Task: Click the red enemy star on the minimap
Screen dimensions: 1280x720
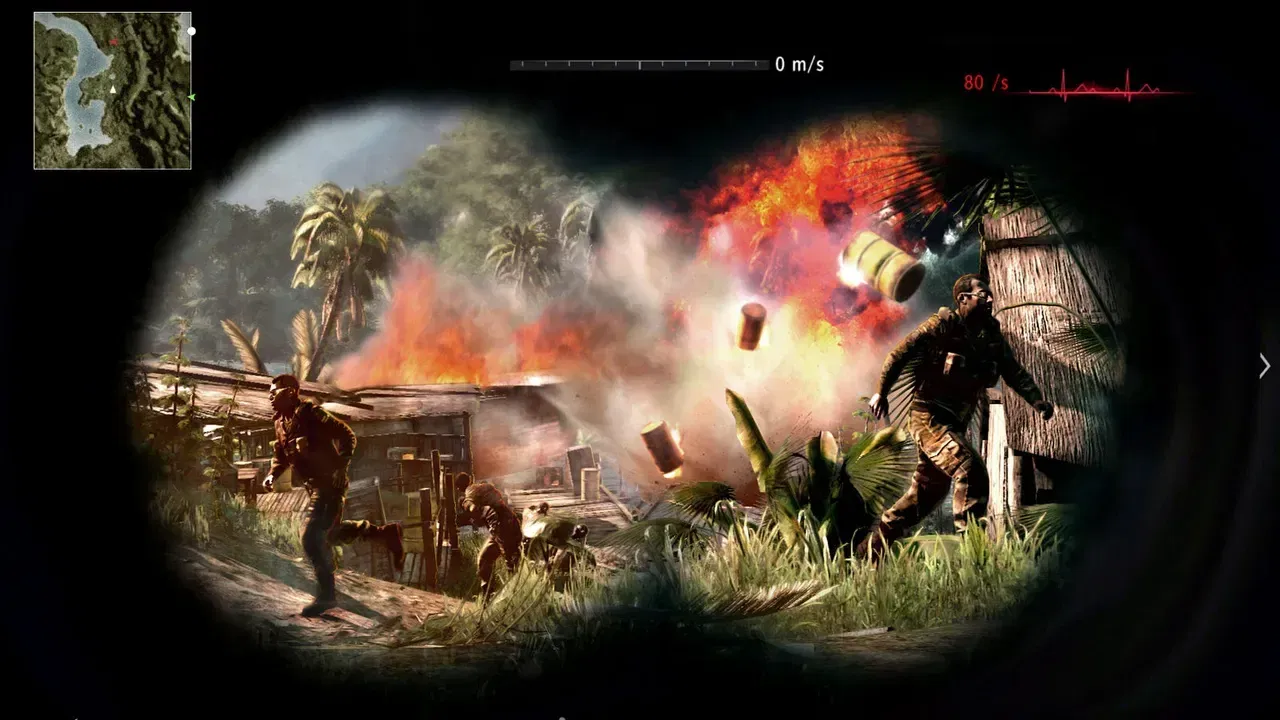Action: click(x=114, y=42)
